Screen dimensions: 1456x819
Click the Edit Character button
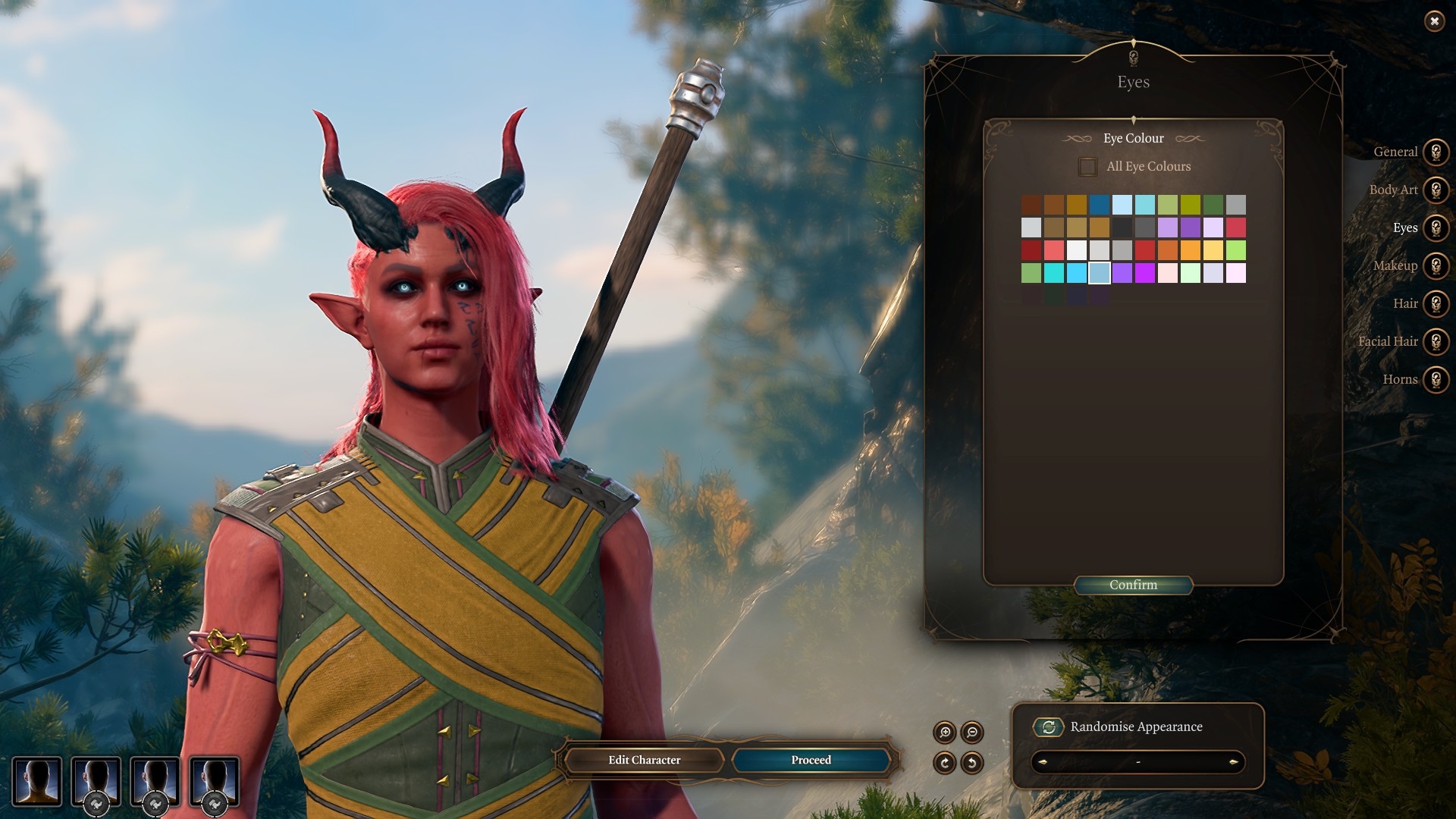[x=644, y=760]
